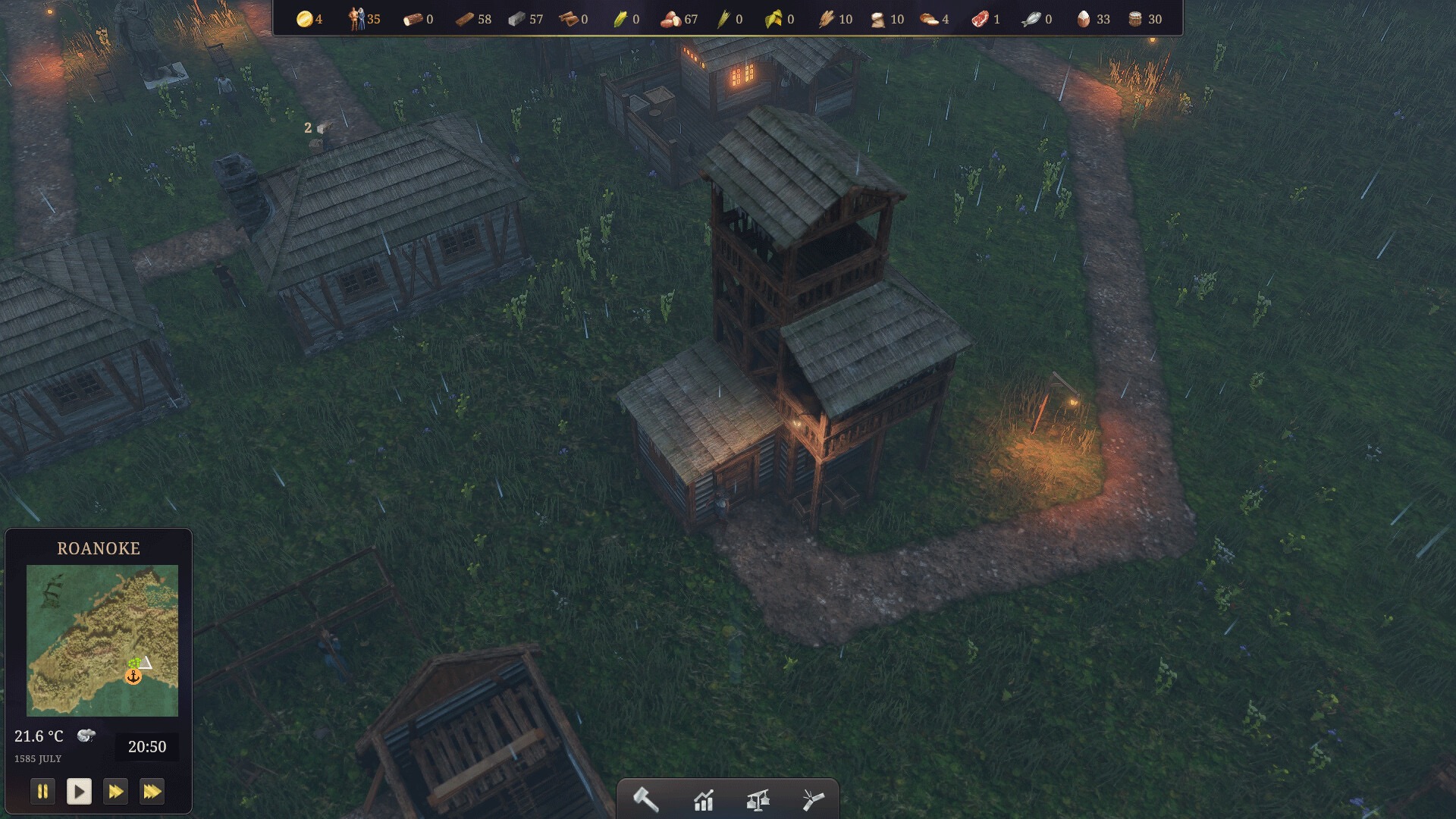Click the barrel resource icon
The image size is (1456, 819).
coord(1134,18)
